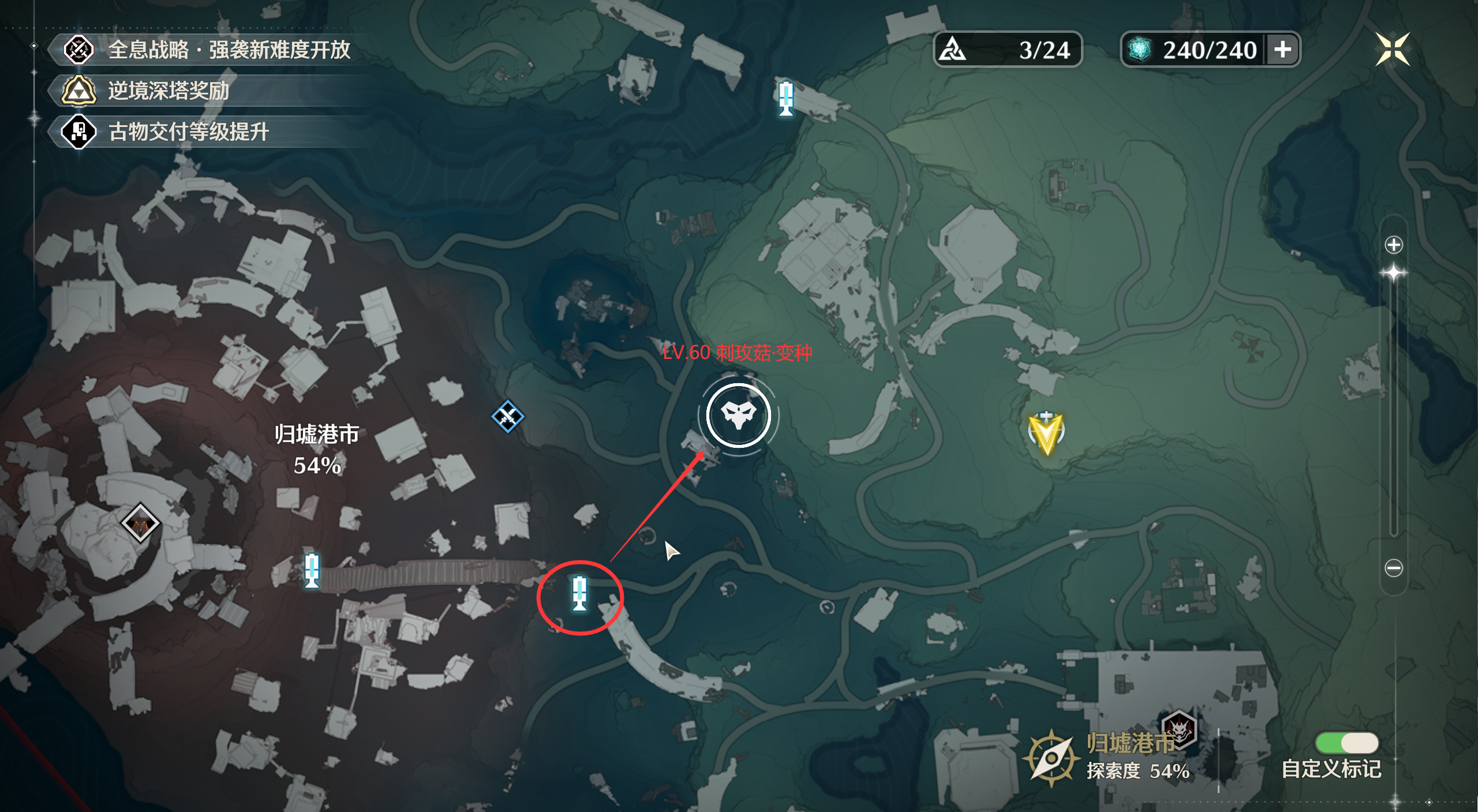Open the 3/24 triangle counter panel
This screenshot has height=812, width=1478.
[x=1007, y=50]
